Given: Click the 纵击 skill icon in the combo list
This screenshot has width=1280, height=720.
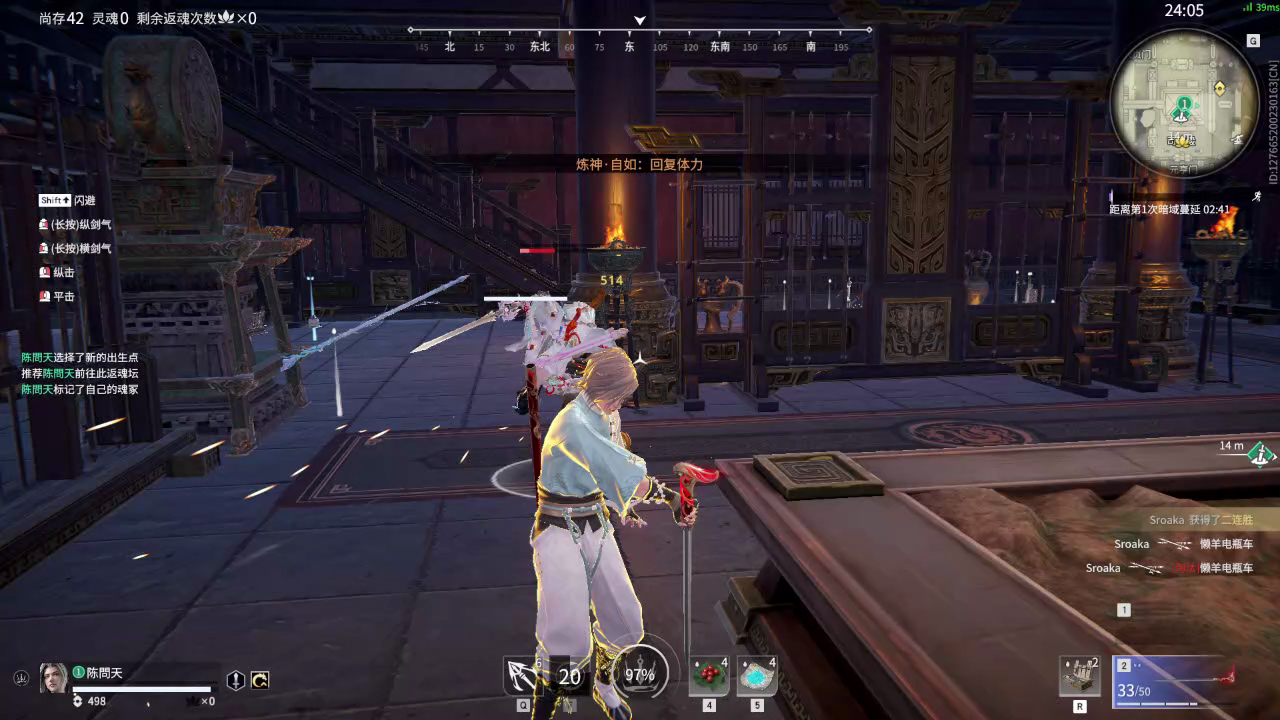Looking at the screenshot, I should coord(43,272).
